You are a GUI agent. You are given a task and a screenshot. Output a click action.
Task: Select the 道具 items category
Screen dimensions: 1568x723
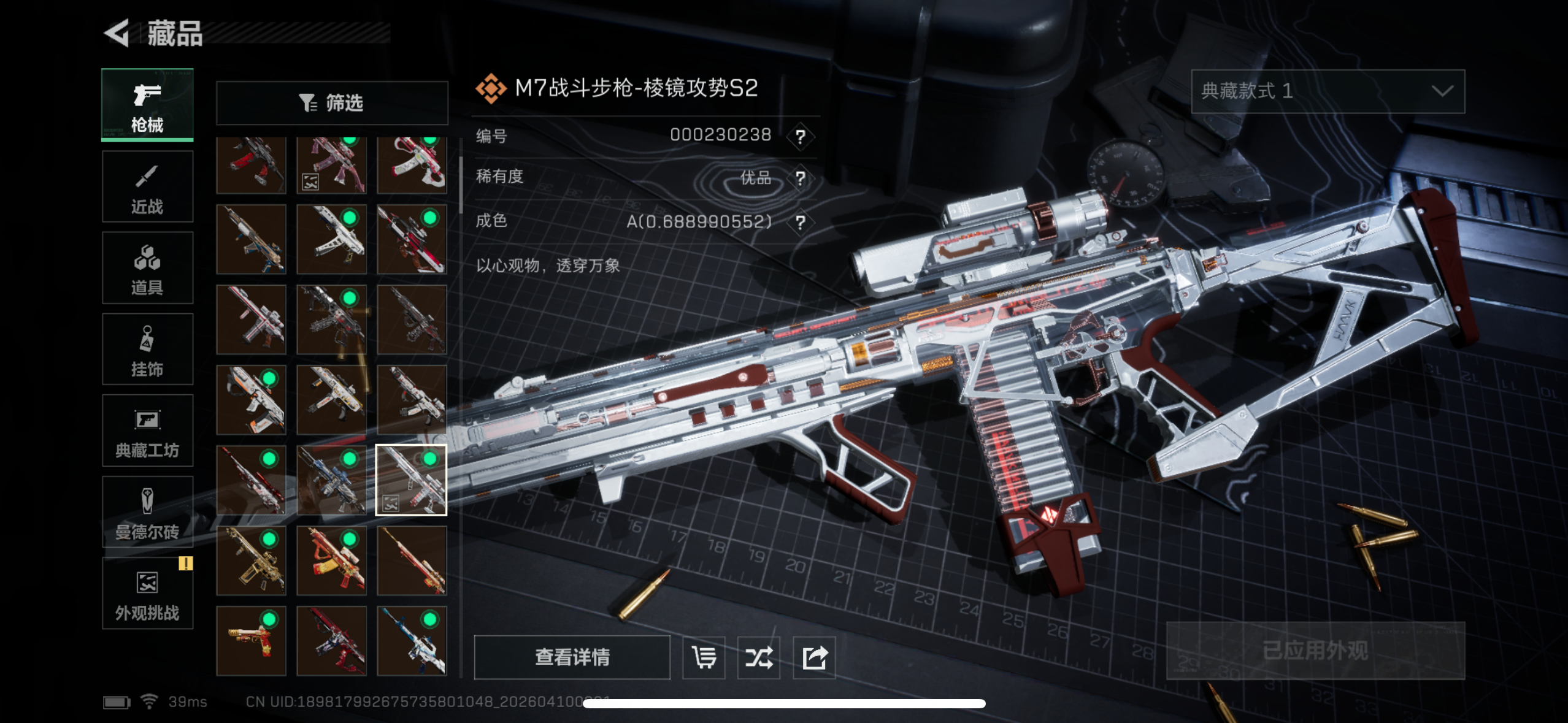(147, 269)
